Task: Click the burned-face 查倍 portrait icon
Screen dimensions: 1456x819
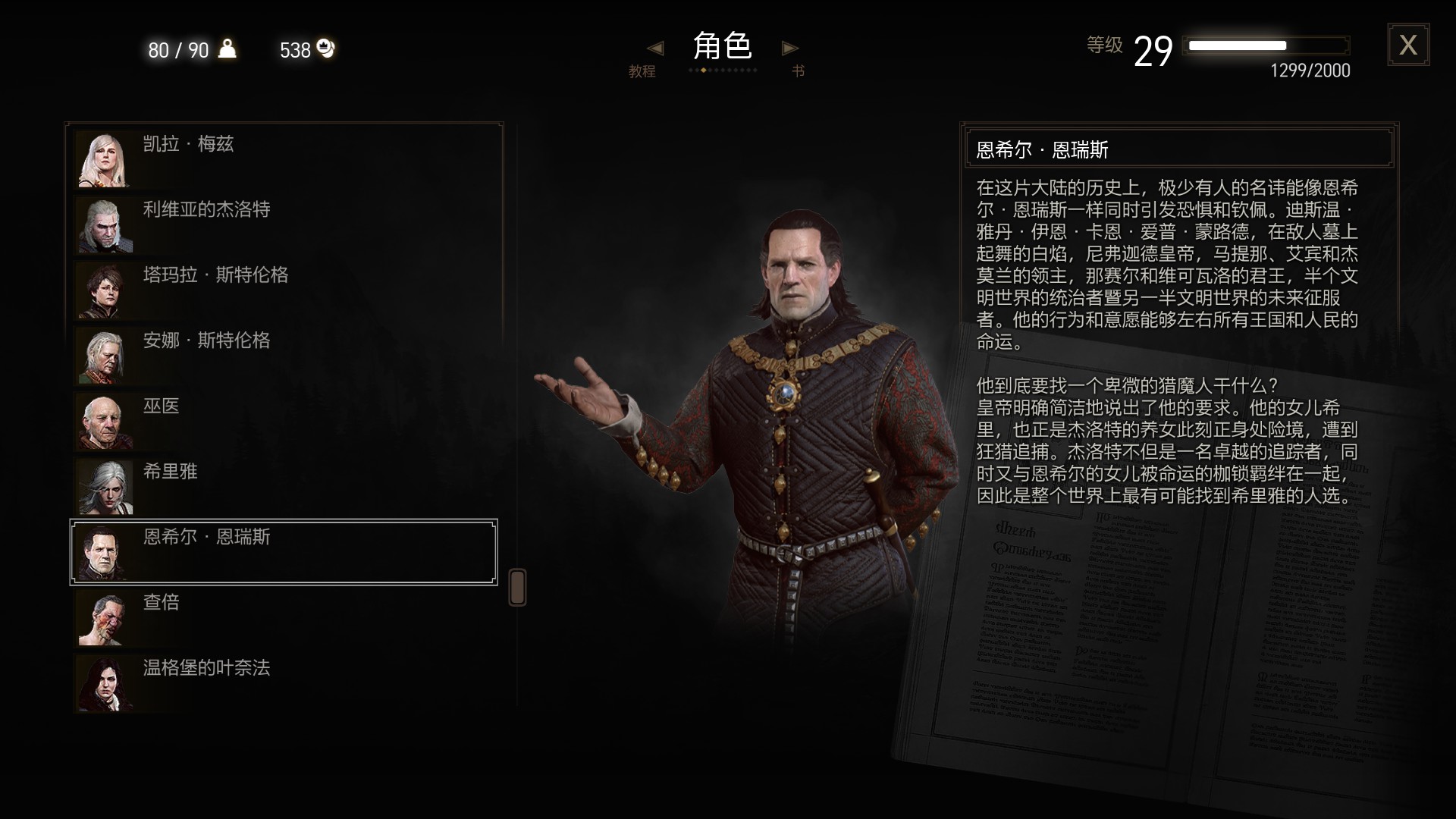Action: 105,618
